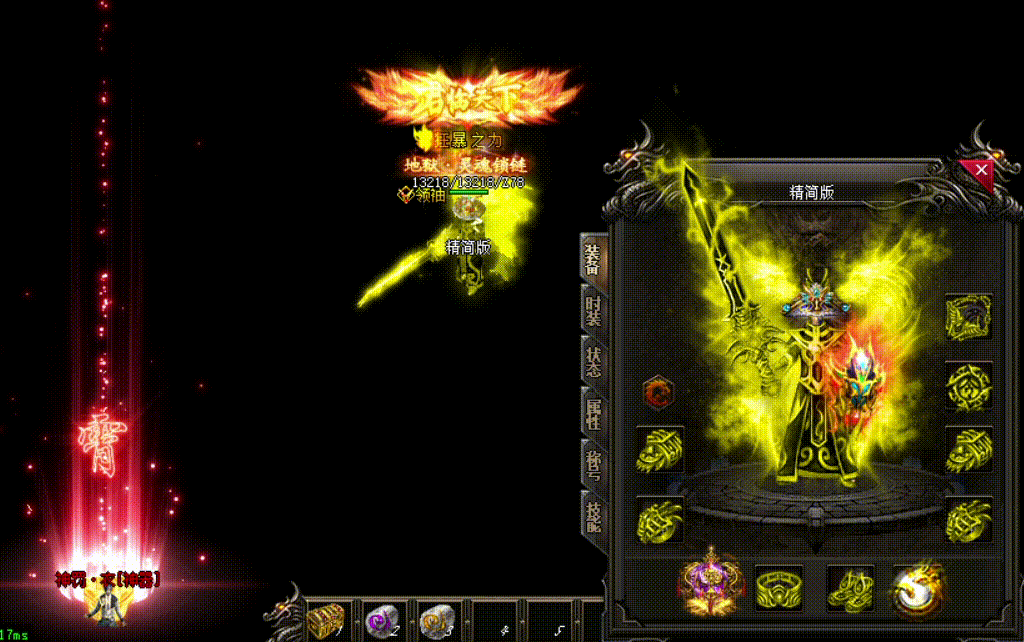Click the golden necklace equipment slot
This screenshot has width=1024, height=642.
point(968,385)
